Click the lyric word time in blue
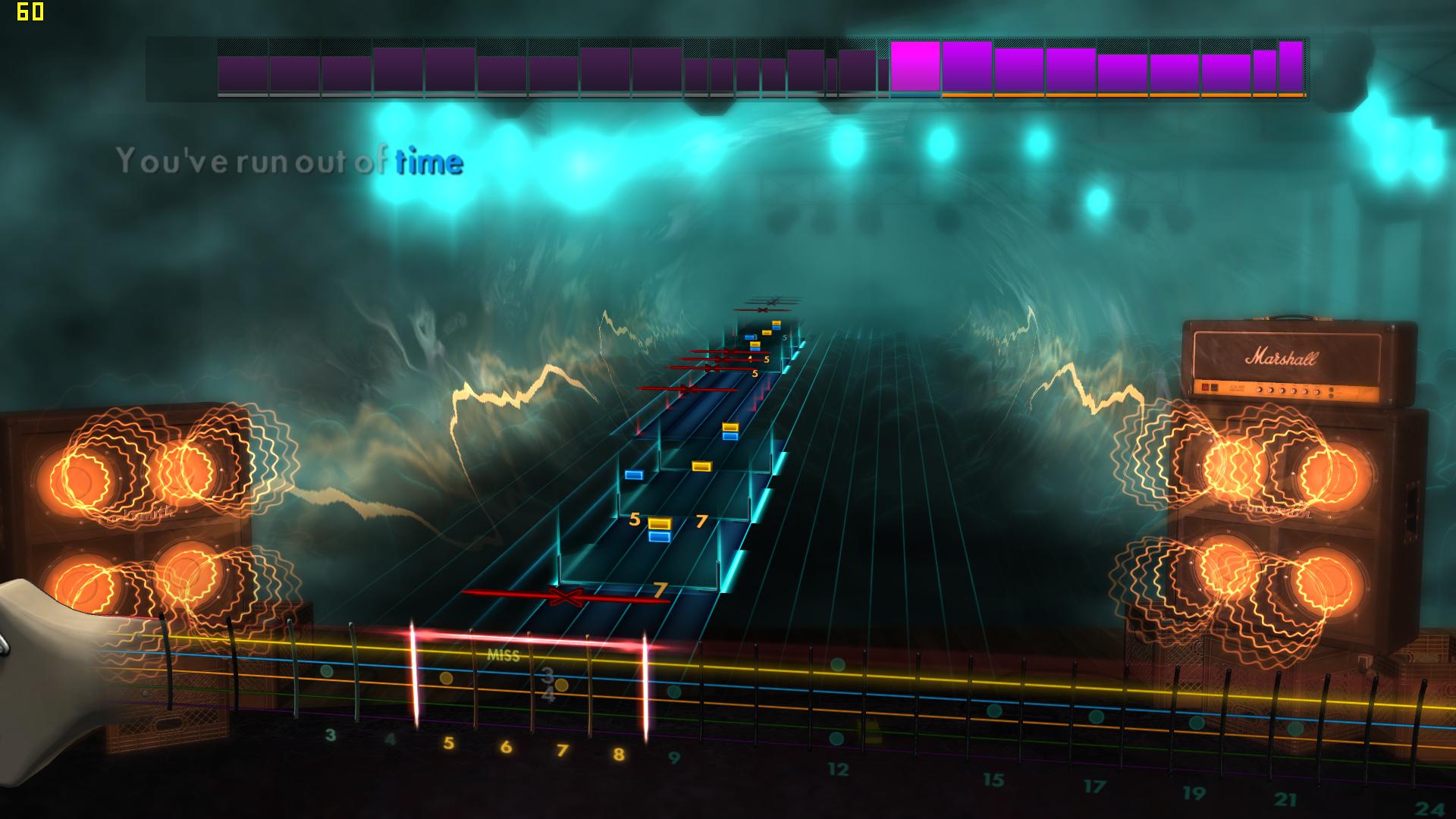Viewport: 1456px width, 819px height. 428,162
